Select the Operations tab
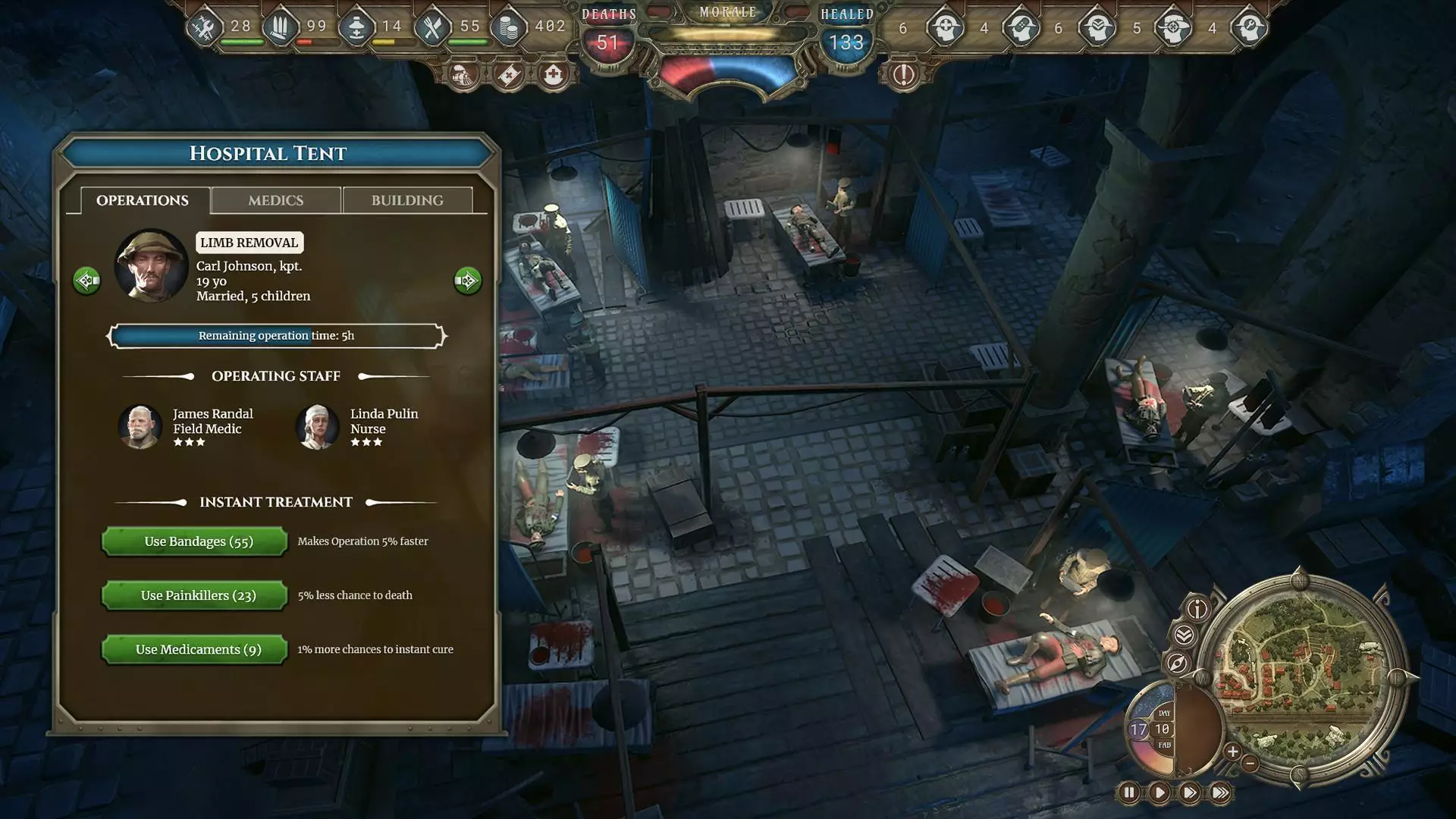Image resolution: width=1456 pixels, height=819 pixels. point(143,200)
